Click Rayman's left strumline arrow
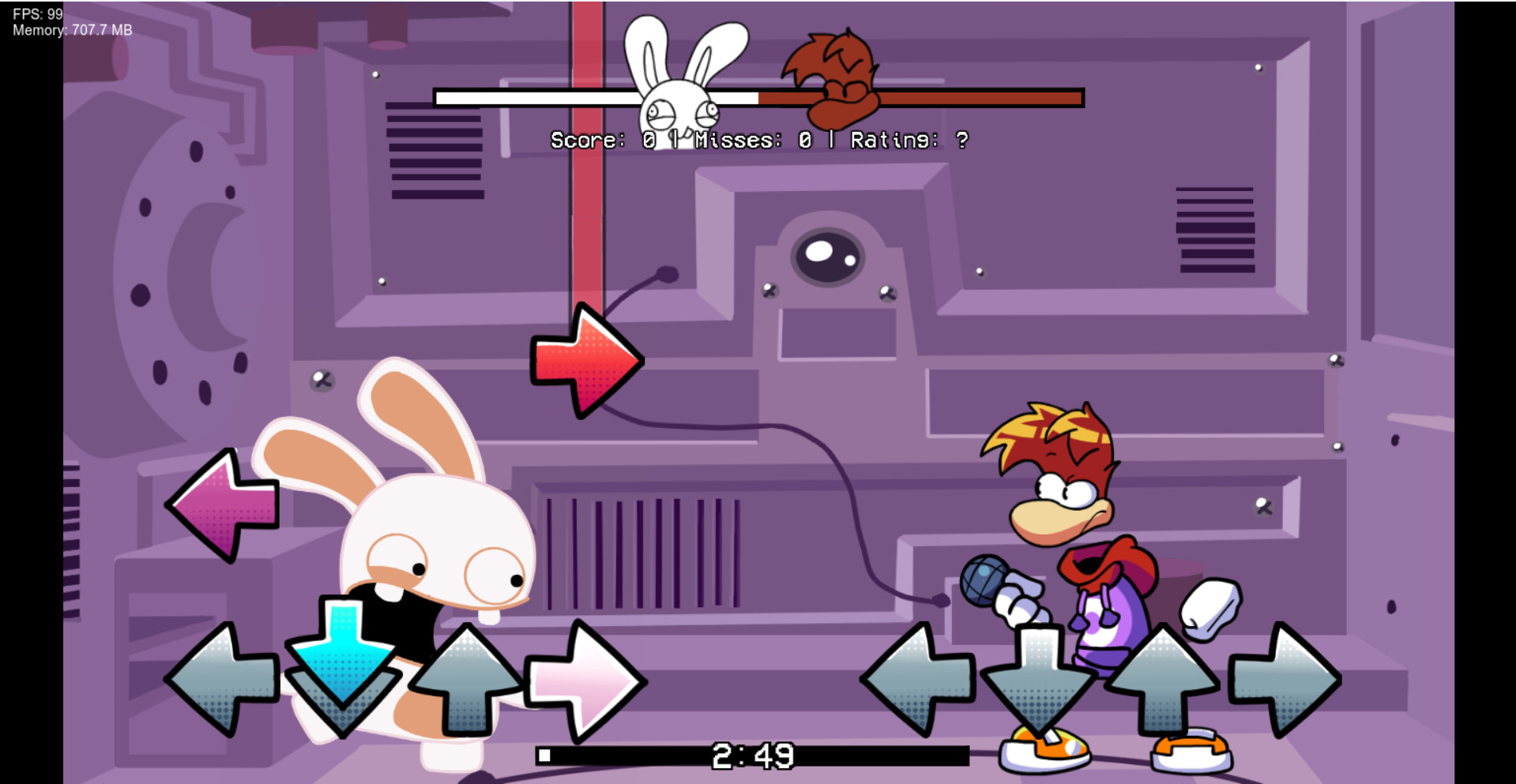The height and width of the screenshot is (784, 1516). click(x=920, y=681)
